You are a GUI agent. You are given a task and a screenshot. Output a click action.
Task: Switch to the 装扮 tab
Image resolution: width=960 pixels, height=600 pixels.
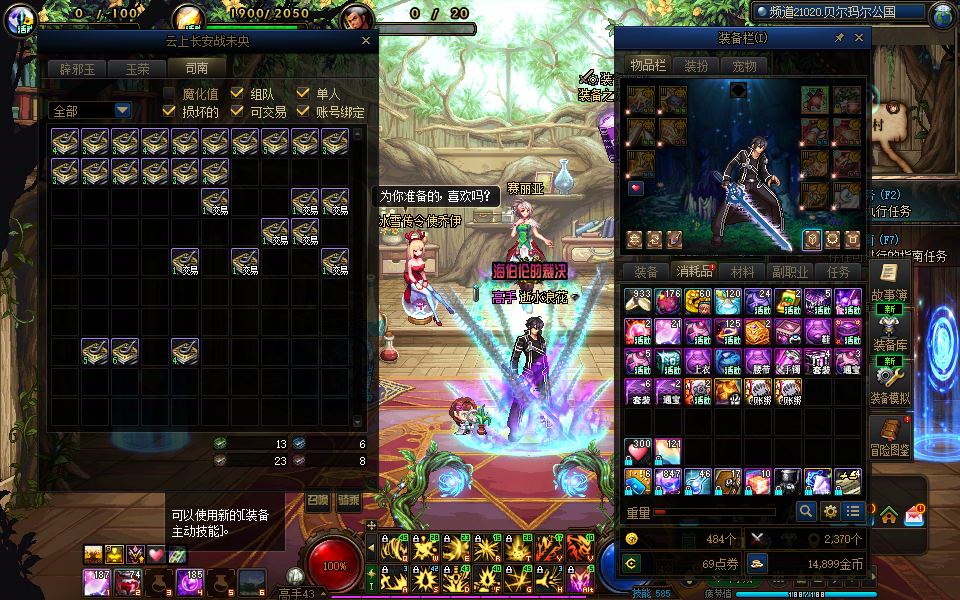696,66
